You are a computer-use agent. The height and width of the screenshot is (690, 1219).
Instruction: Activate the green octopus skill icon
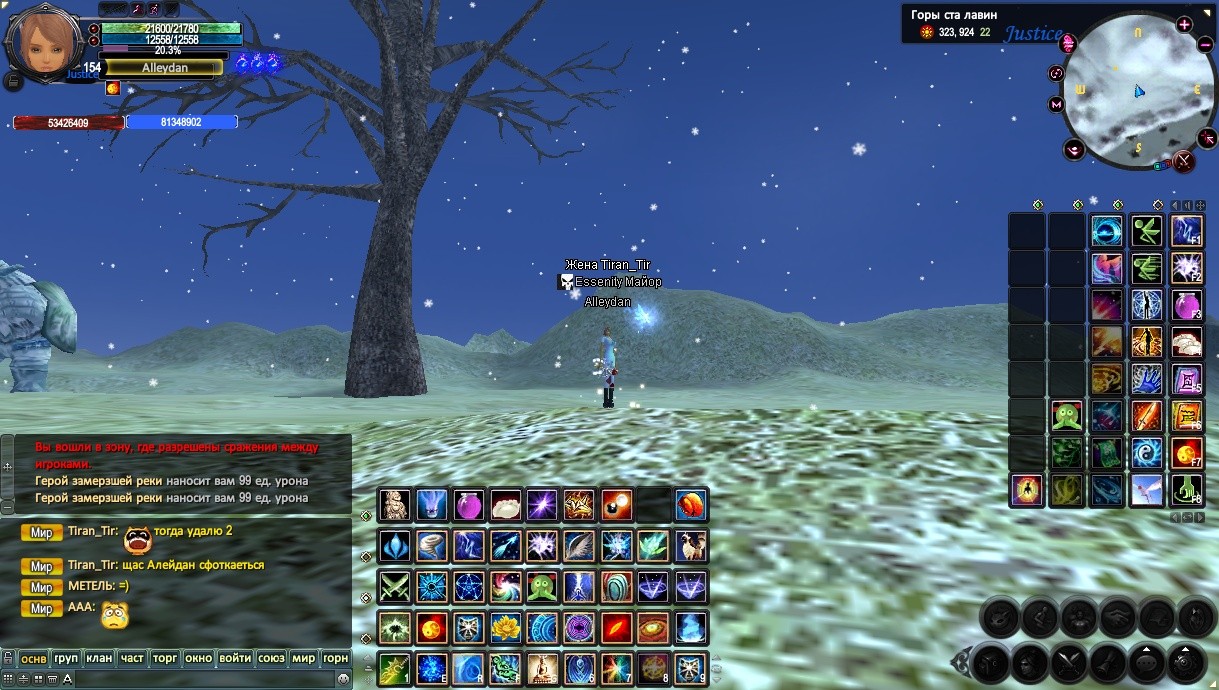click(540, 587)
